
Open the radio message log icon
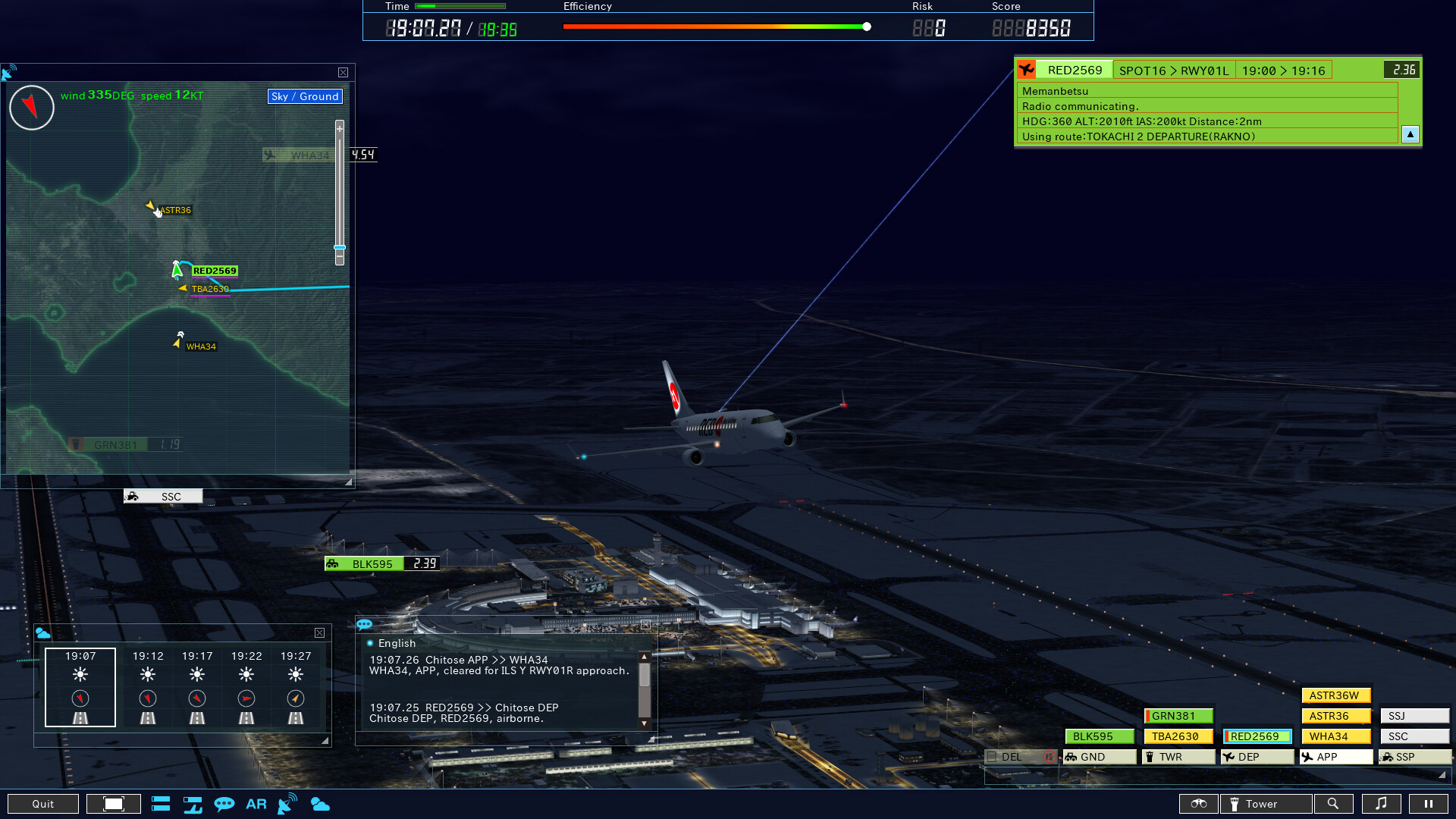pos(224,803)
